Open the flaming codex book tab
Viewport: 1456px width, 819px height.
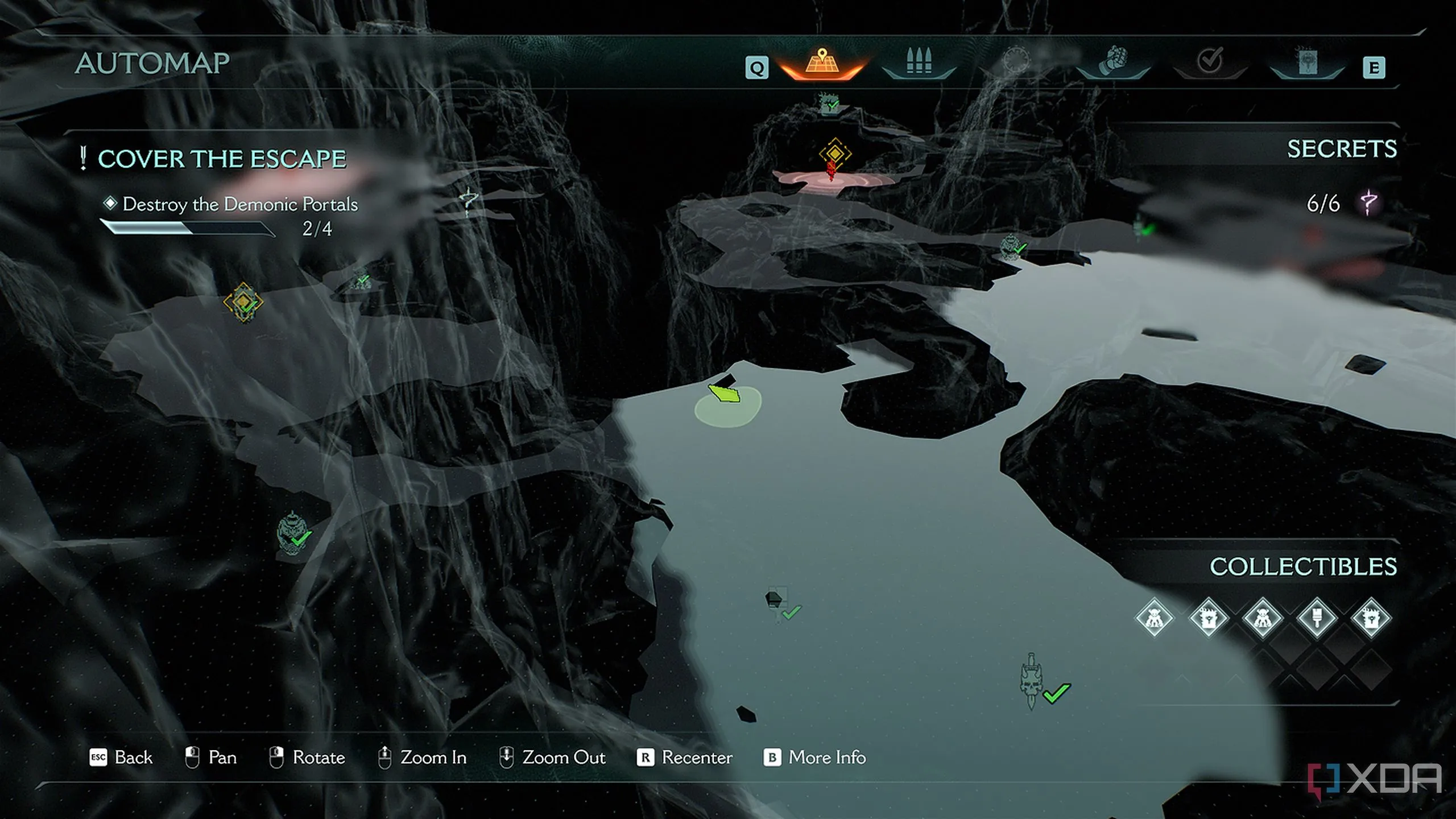[x=1307, y=61]
